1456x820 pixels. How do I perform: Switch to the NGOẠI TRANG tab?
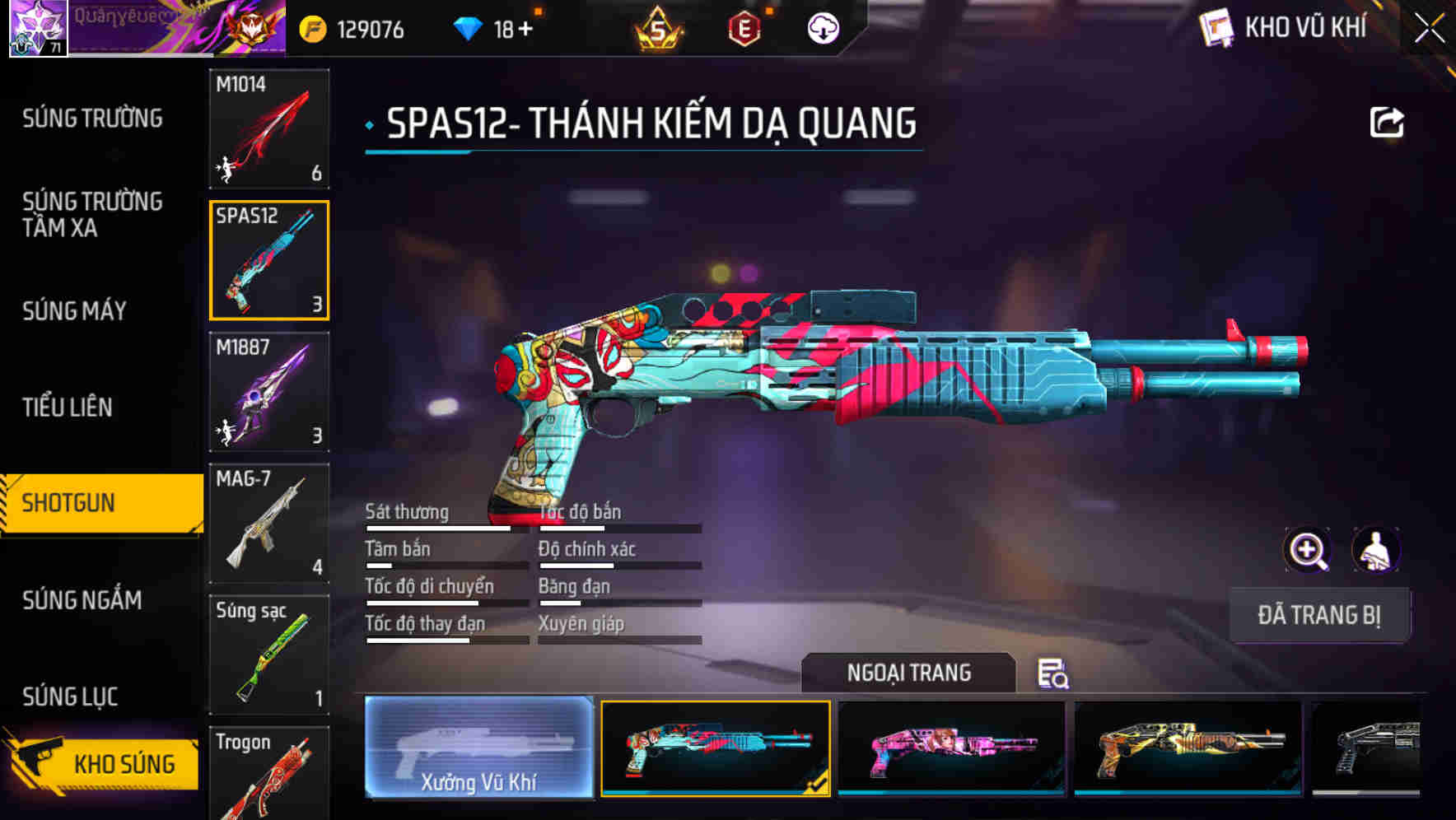point(909,672)
